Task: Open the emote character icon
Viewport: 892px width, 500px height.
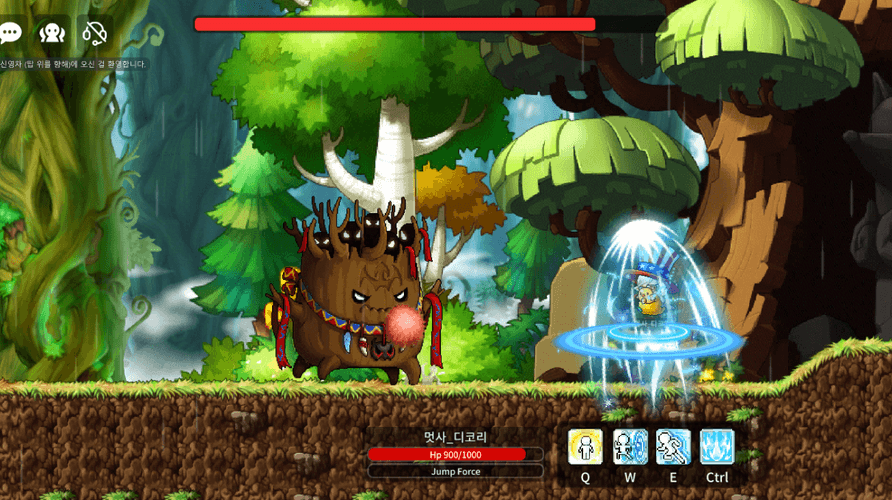Action: point(52,33)
